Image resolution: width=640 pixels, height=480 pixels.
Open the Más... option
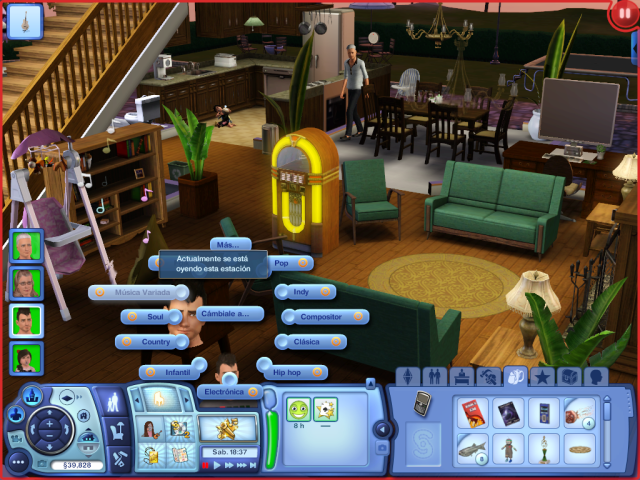pos(230,244)
